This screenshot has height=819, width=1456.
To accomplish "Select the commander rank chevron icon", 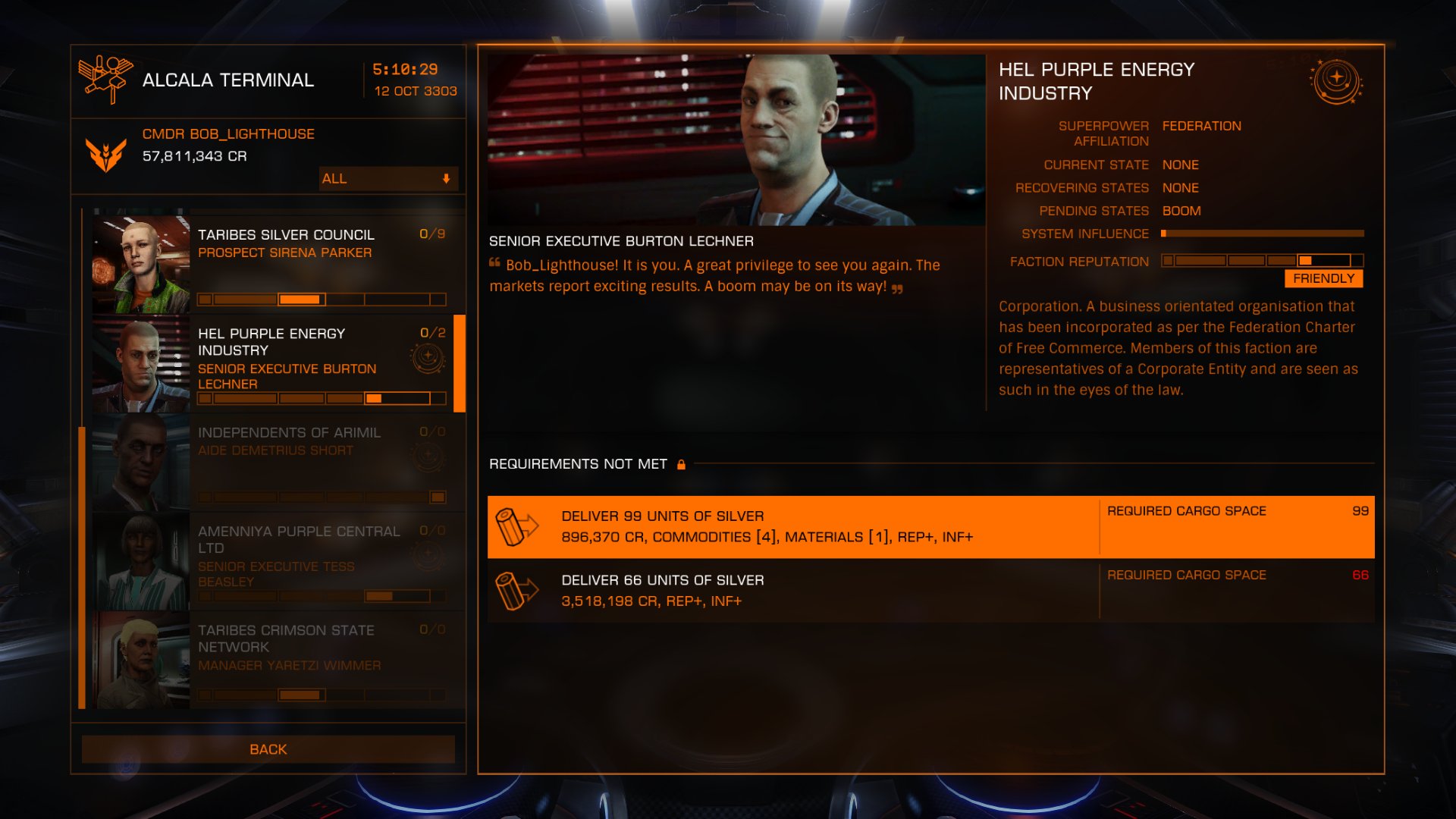I will pyautogui.click(x=105, y=152).
